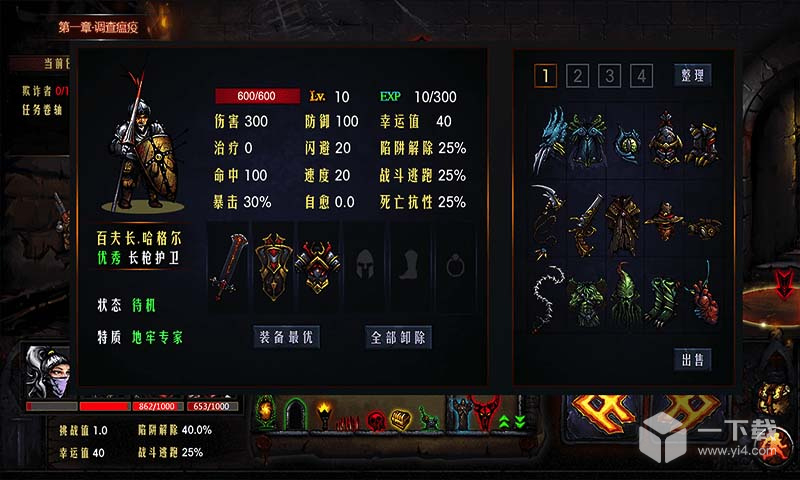Viewport: 800px width, 480px height.
Task: Click the empty ring equipment slot
Action: [456, 270]
